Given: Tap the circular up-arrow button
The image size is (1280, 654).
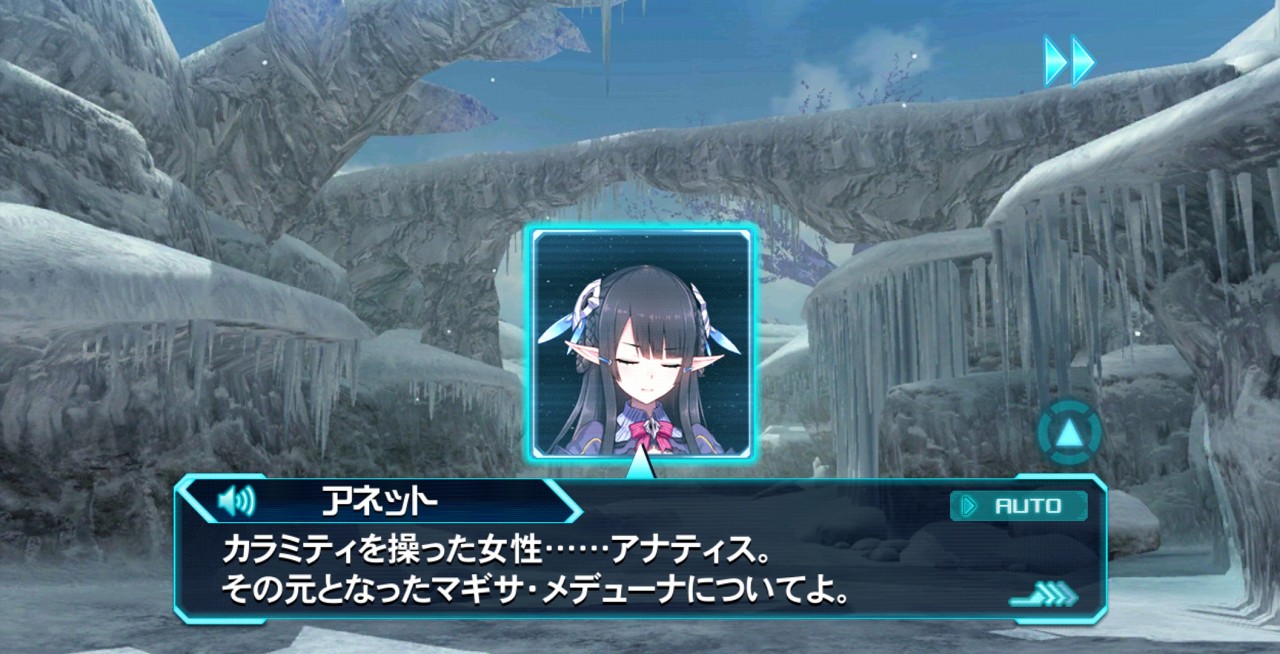Looking at the screenshot, I should point(1069,433).
